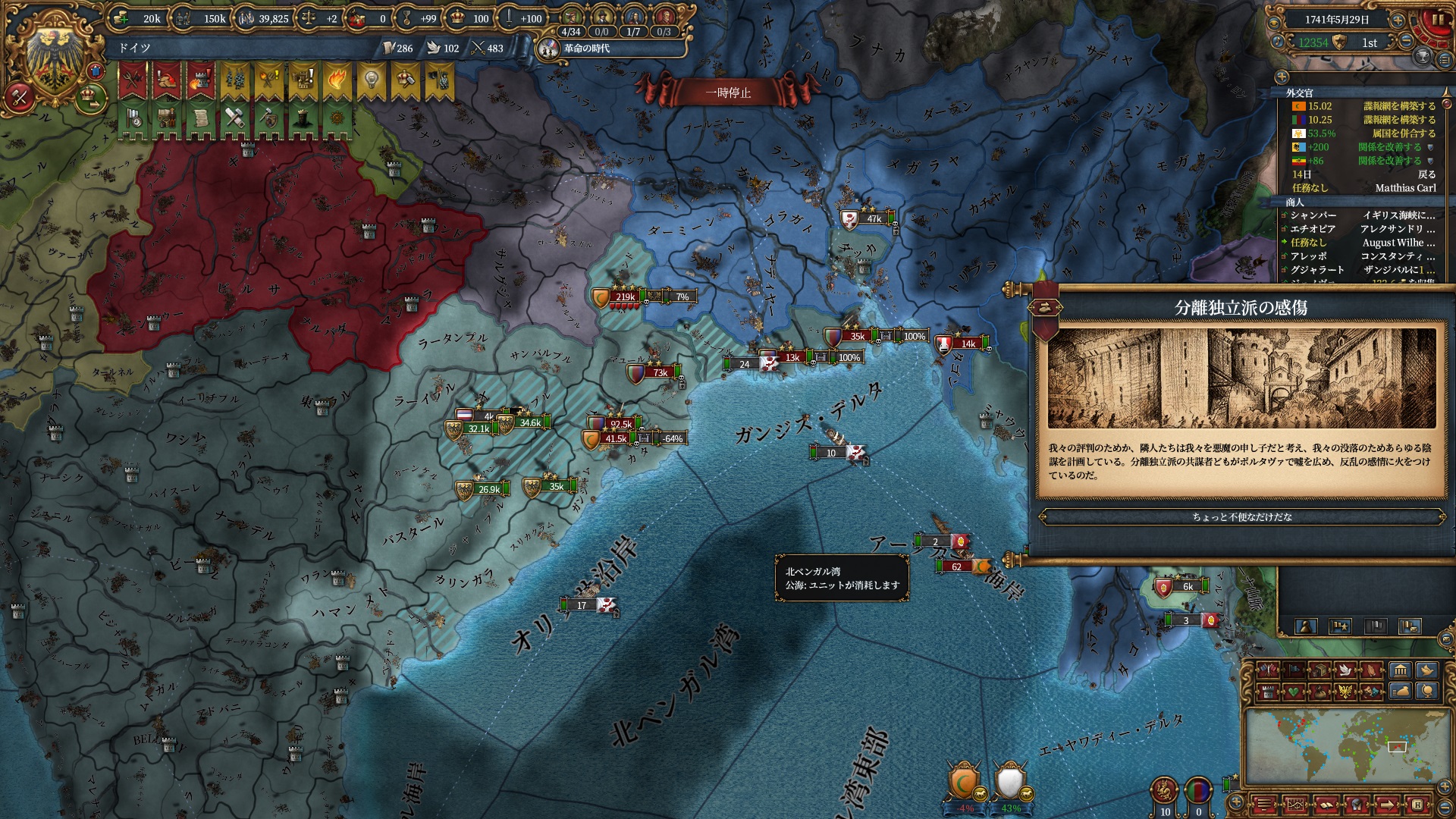Open the flame alert banner
The width and height of the screenshot is (1456, 819).
pyautogui.click(x=337, y=79)
